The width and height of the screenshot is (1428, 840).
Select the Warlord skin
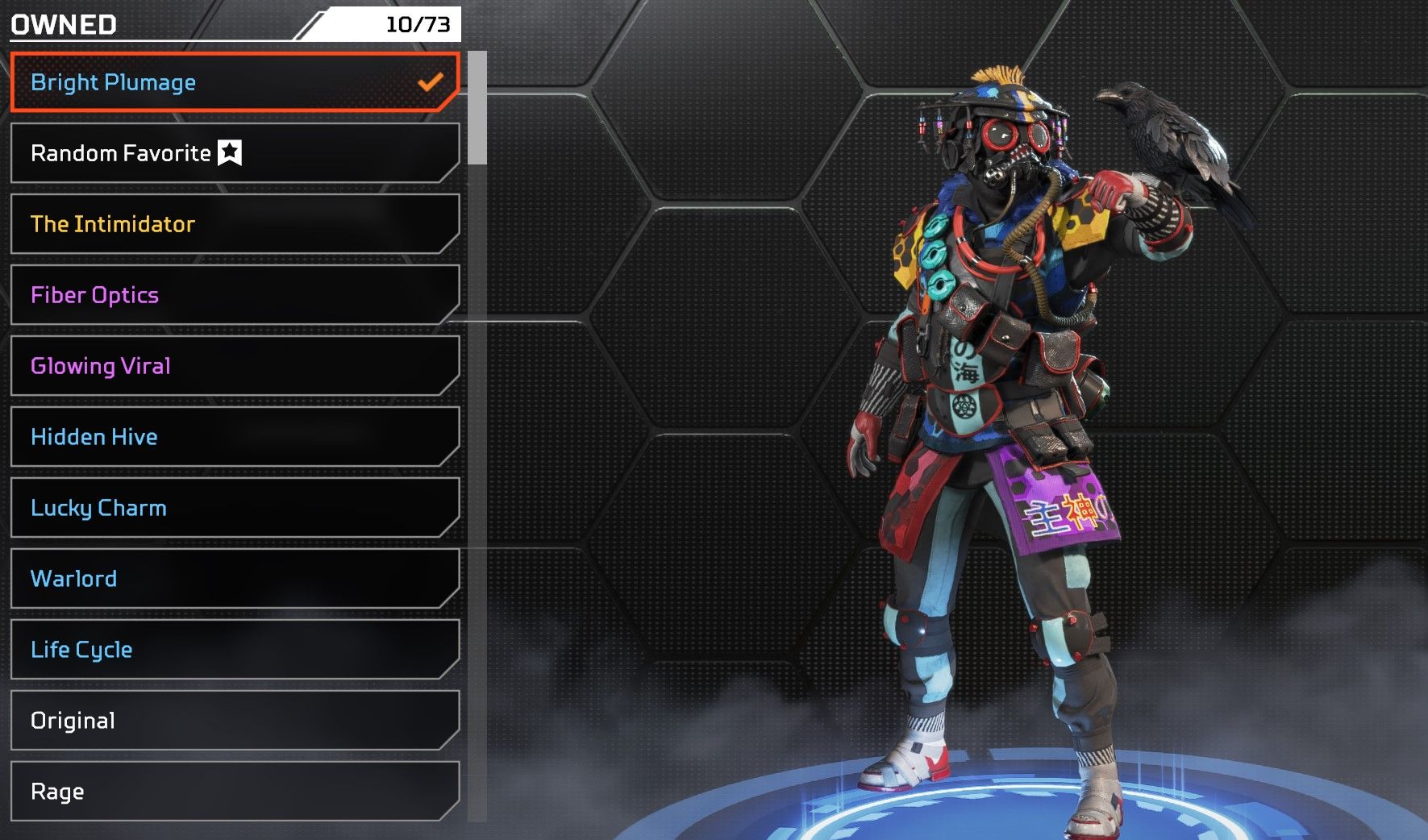234,579
